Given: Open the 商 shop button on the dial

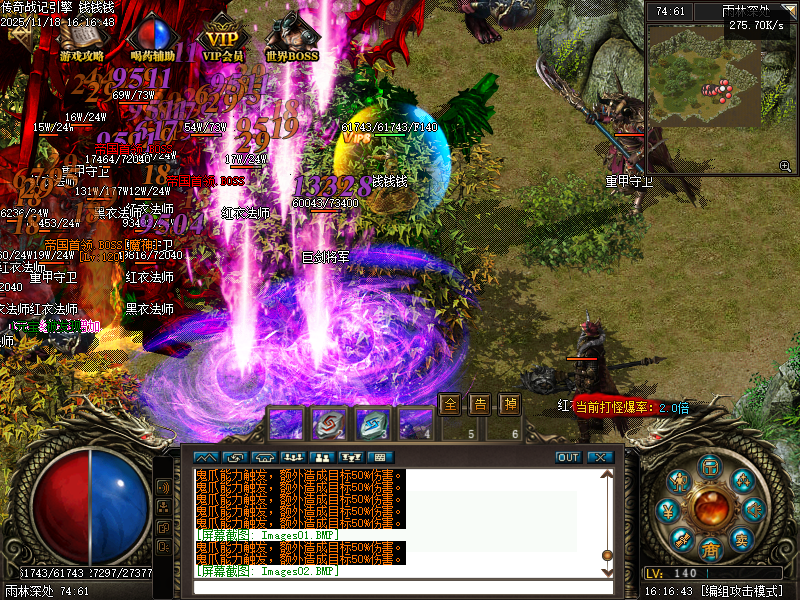Looking at the screenshot, I should pos(711,549).
